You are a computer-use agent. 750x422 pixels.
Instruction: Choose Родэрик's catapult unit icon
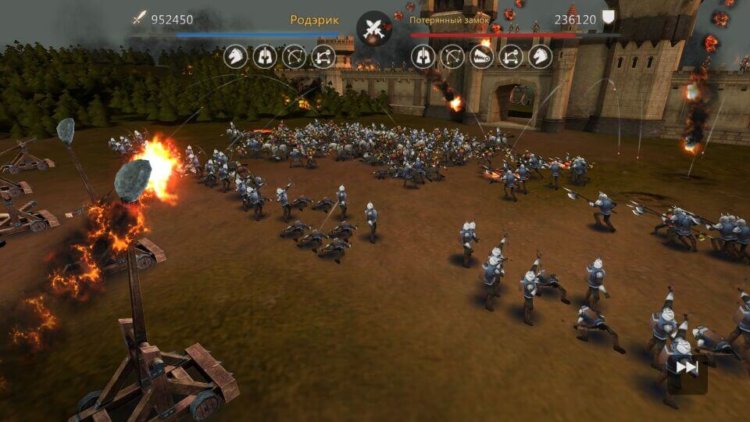click(x=323, y=56)
